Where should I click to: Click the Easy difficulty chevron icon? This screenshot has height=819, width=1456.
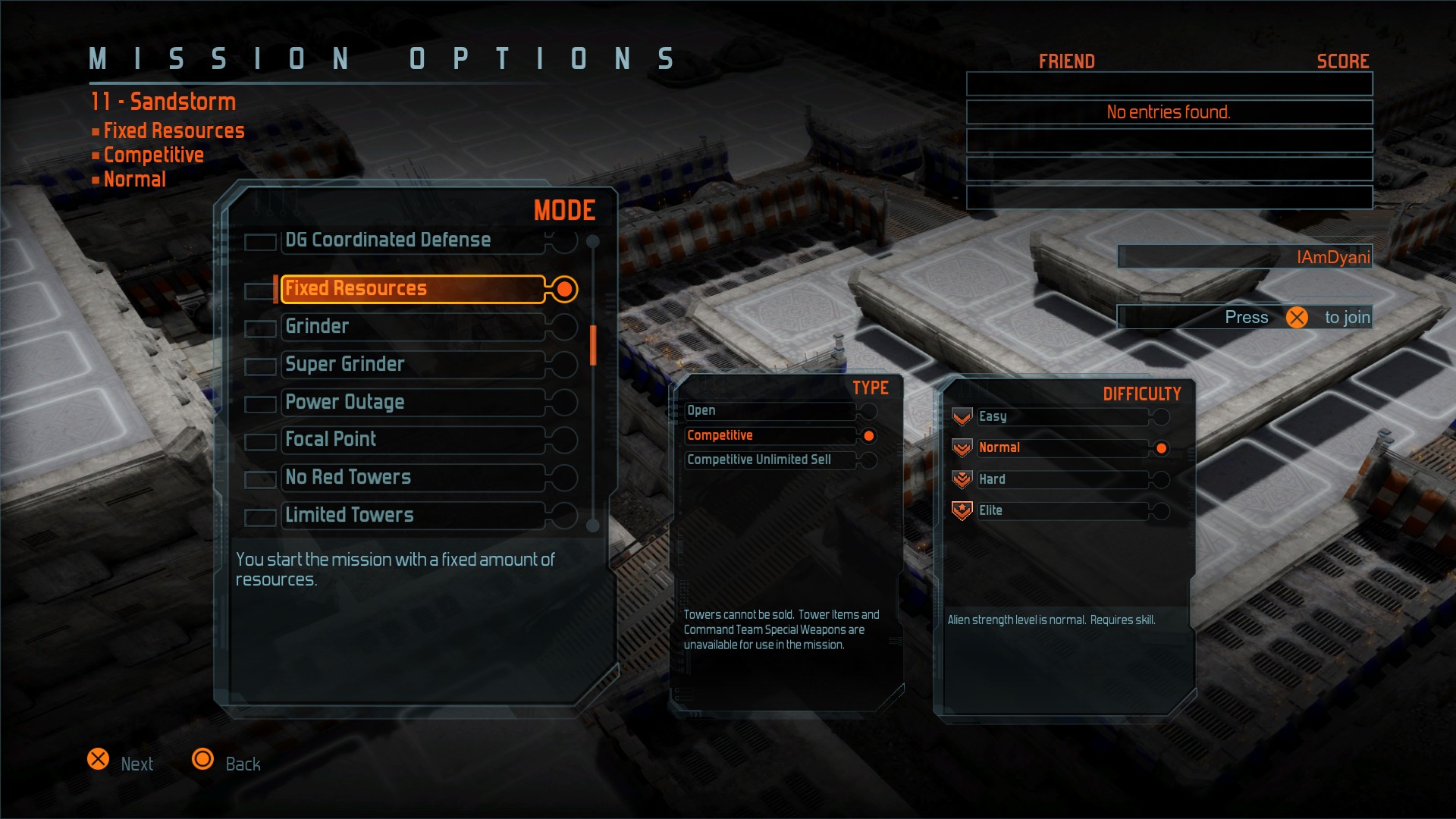(962, 416)
